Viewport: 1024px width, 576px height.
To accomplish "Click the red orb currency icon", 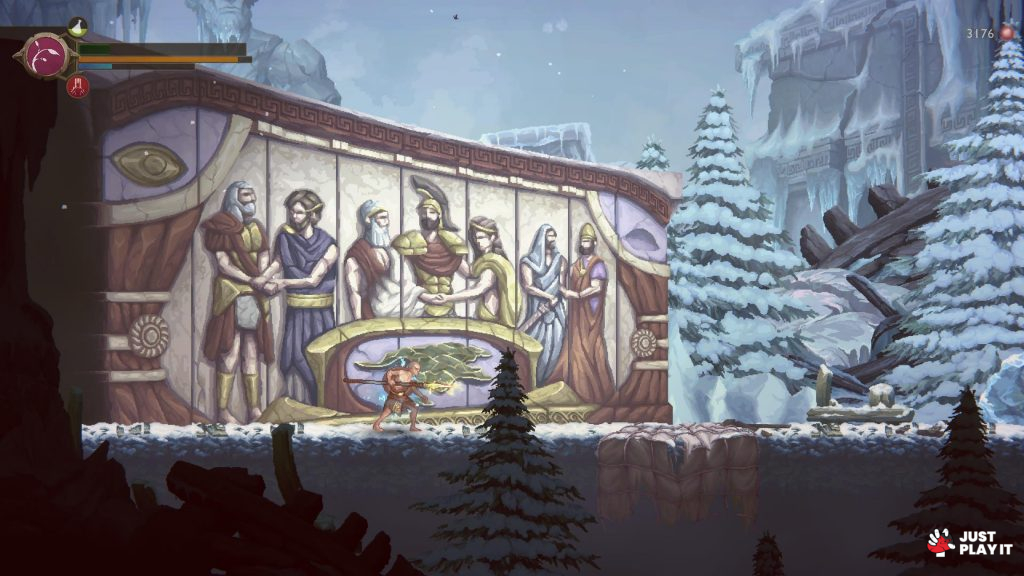I will tap(1007, 33).
